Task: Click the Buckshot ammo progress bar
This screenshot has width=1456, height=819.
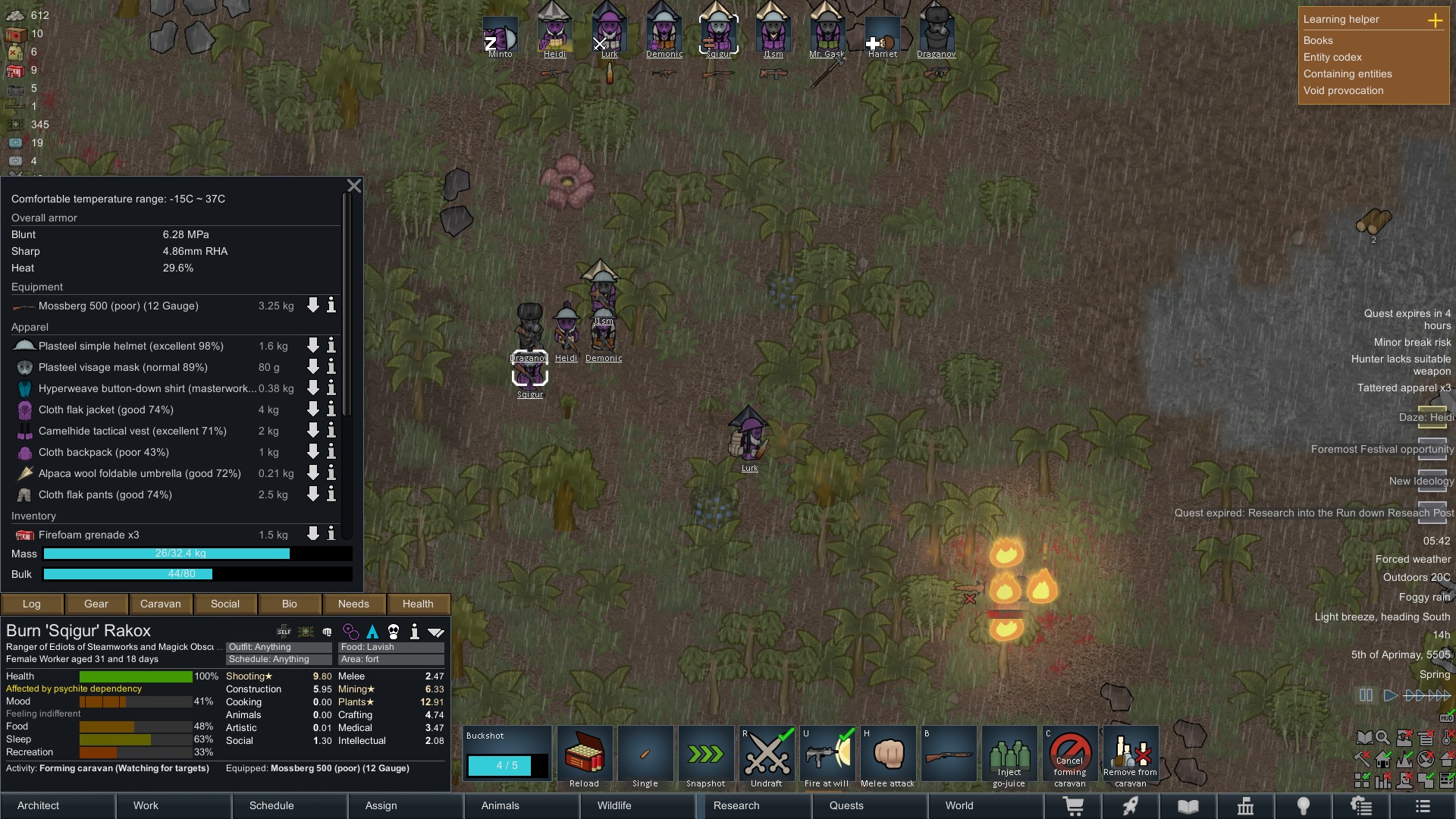Action: (506, 766)
